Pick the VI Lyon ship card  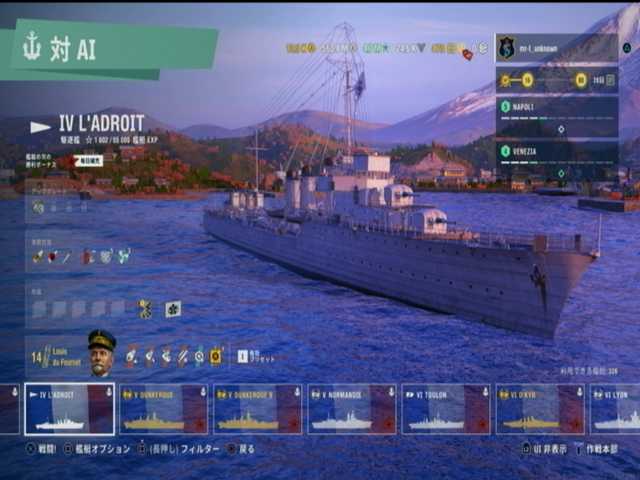coord(617,409)
